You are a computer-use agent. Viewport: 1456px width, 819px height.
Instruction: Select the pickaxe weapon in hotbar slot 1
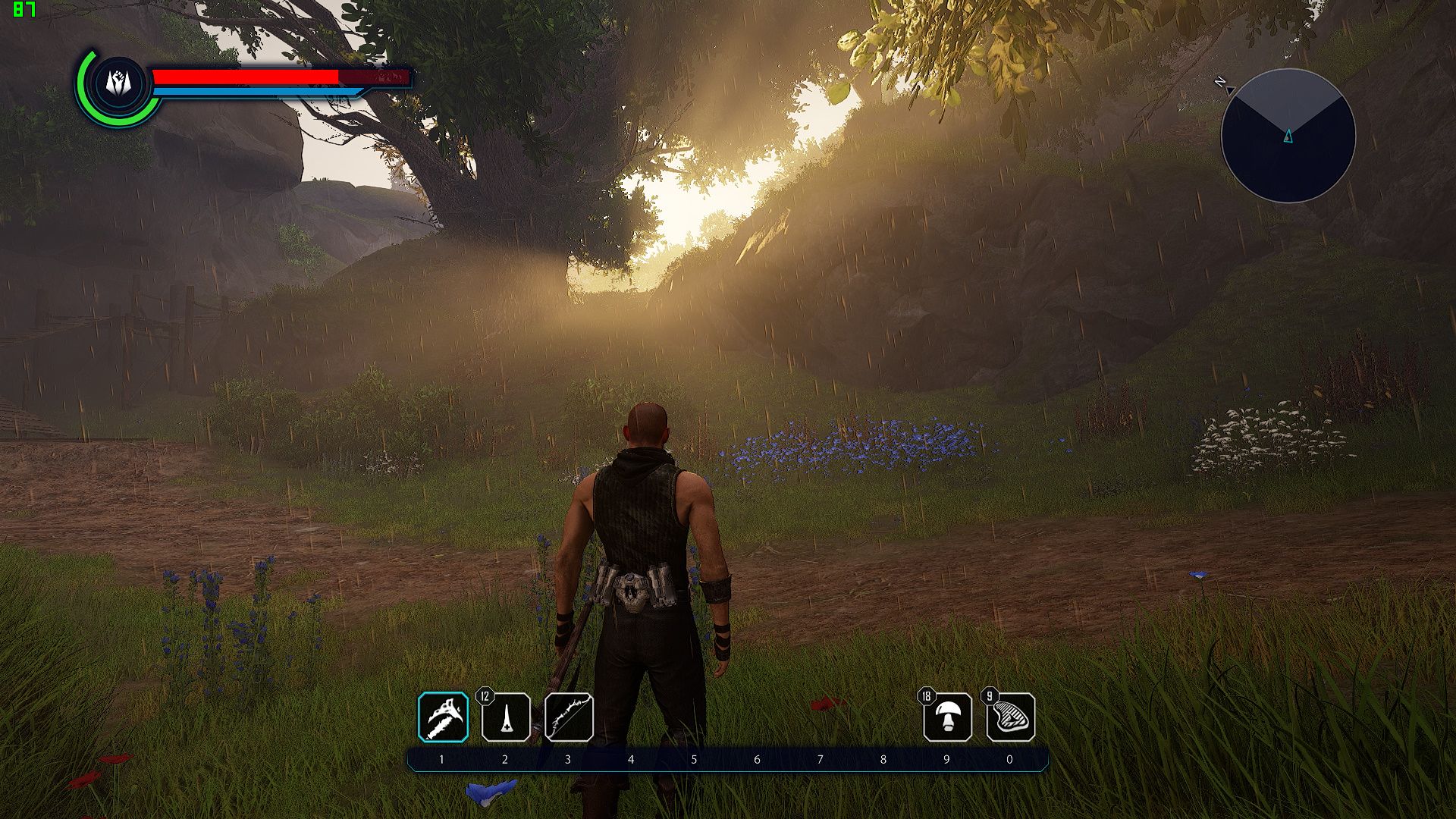[444, 717]
